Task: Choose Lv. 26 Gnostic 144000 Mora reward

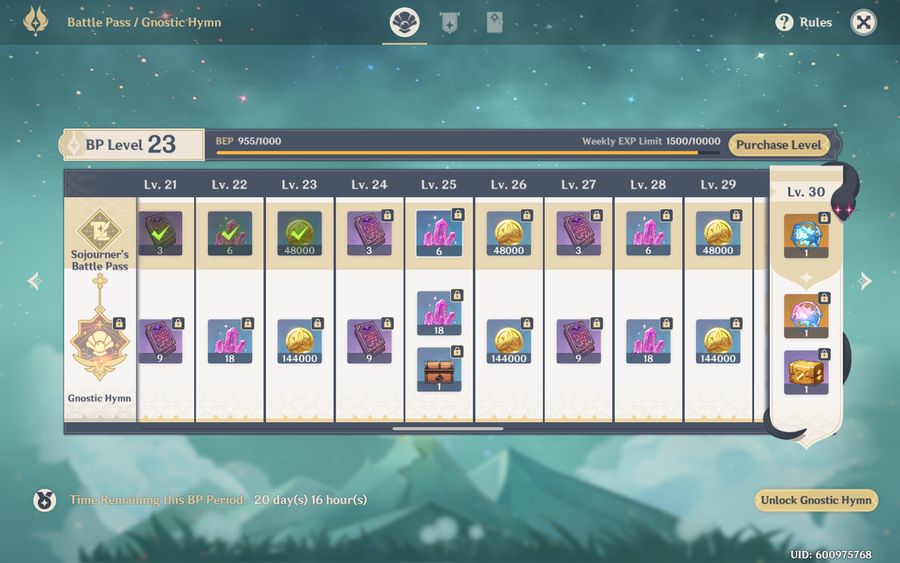Action: 509,341
